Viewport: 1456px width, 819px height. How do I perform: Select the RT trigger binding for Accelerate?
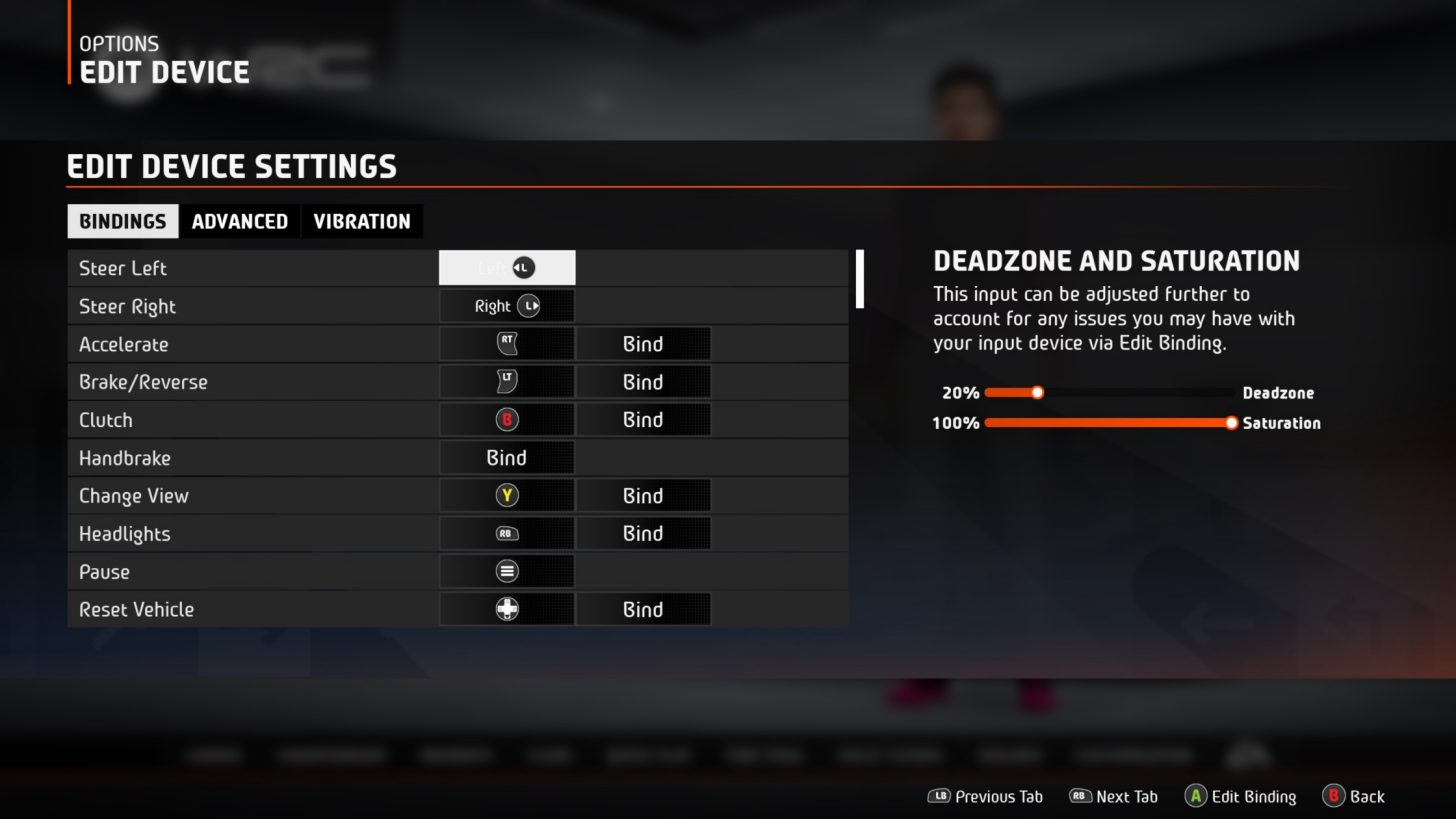tap(506, 343)
